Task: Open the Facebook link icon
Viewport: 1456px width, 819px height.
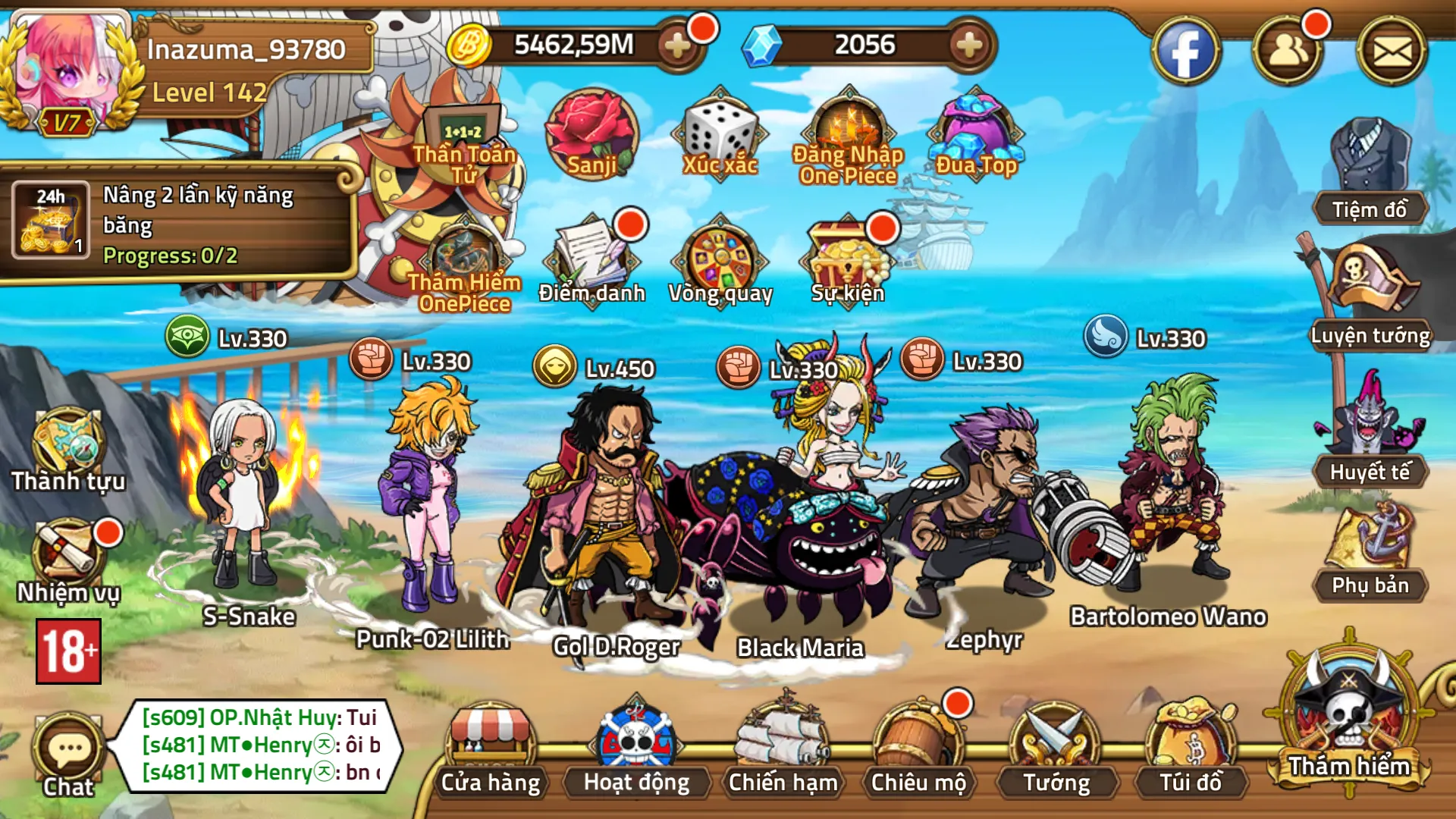Action: 1185,52
